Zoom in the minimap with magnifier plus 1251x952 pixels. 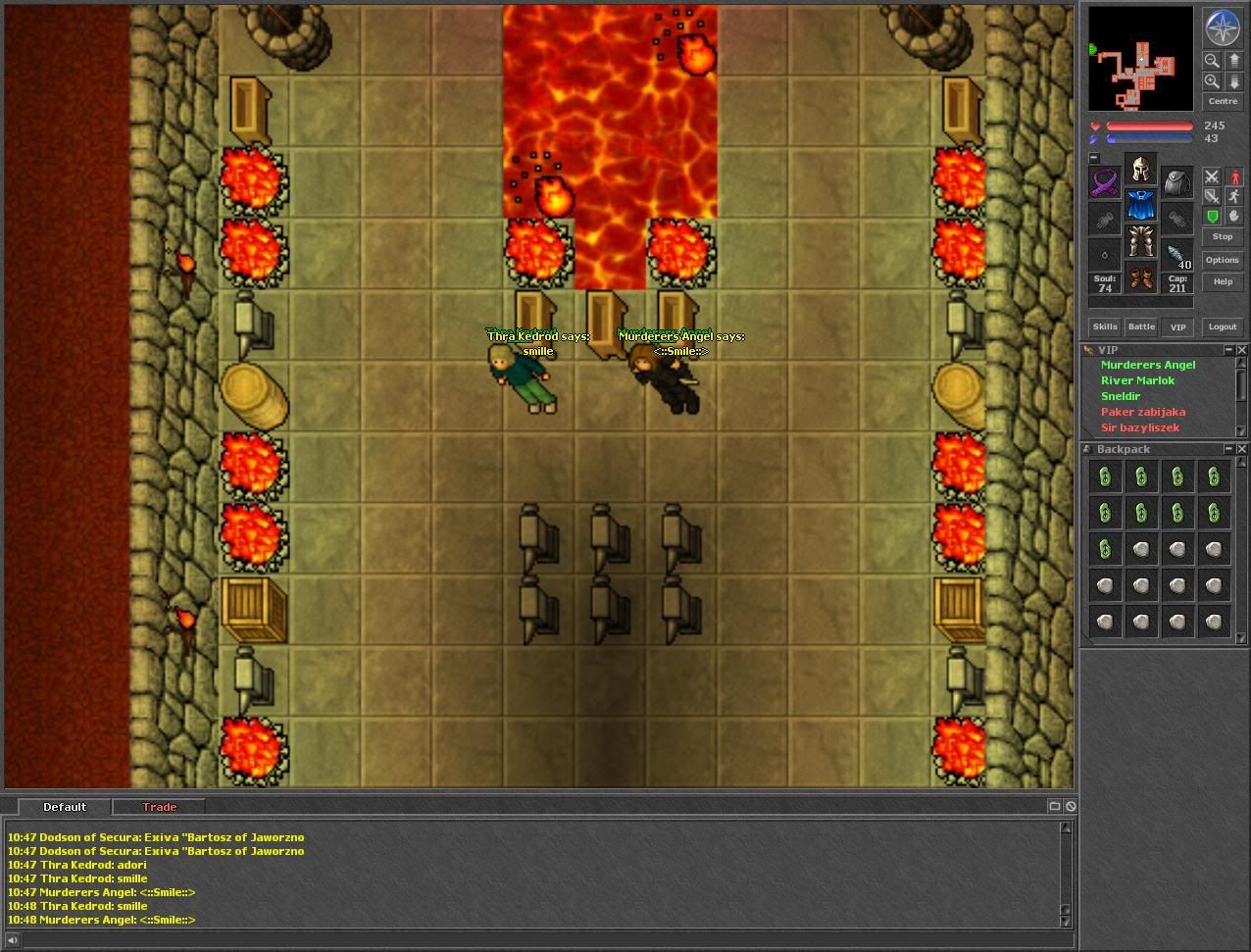click(x=1212, y=82)
